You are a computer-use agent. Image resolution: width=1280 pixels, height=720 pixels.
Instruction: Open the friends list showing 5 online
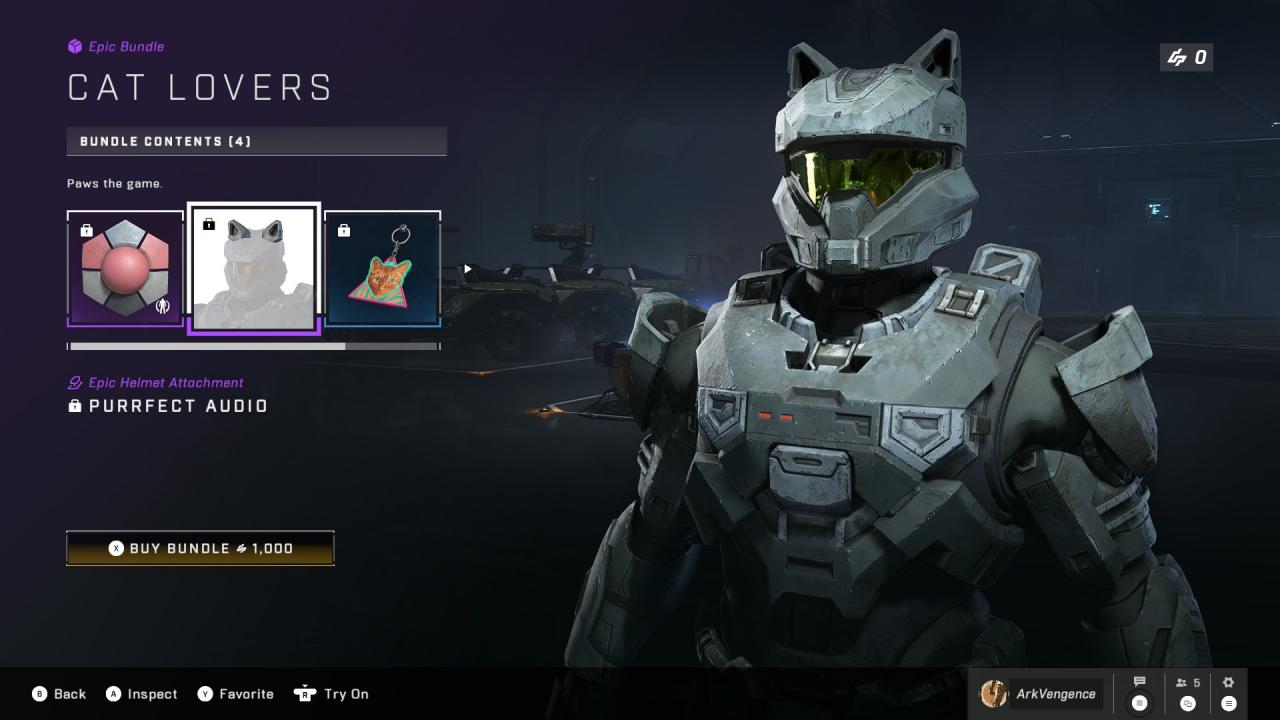point(1188,693)
